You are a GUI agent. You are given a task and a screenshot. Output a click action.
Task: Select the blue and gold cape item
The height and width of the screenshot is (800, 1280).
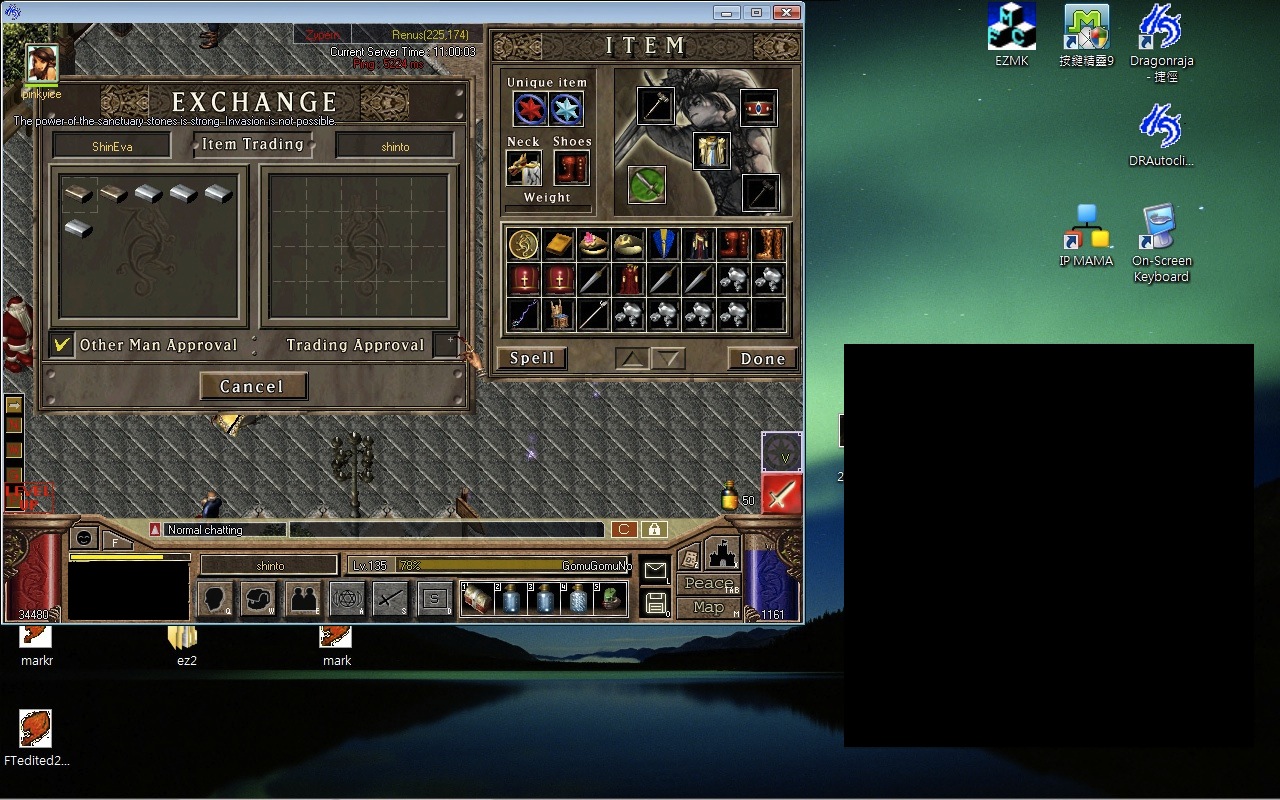(663, 244)
